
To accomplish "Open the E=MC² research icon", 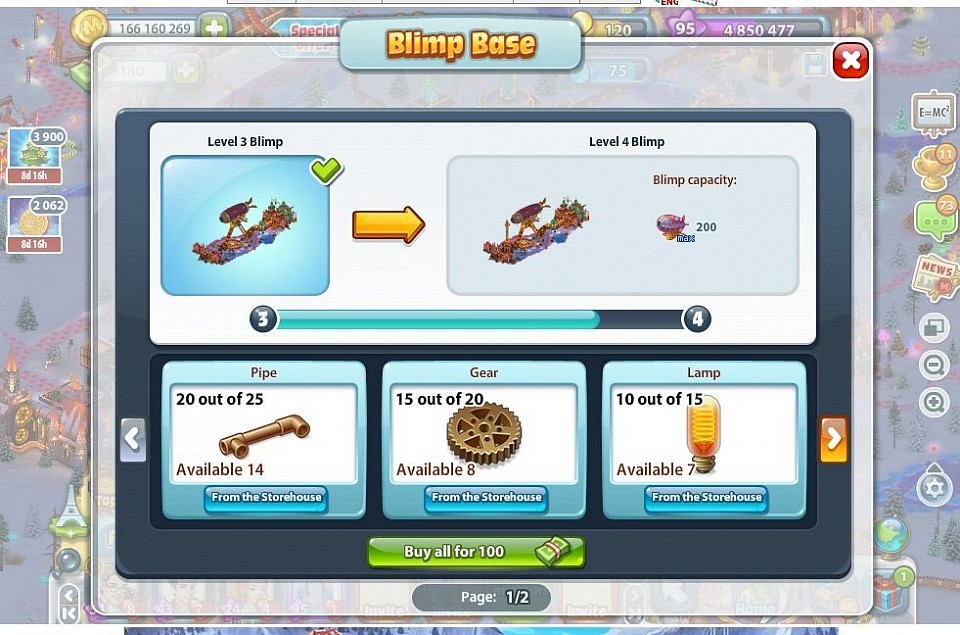I will (x=932, y=113).
